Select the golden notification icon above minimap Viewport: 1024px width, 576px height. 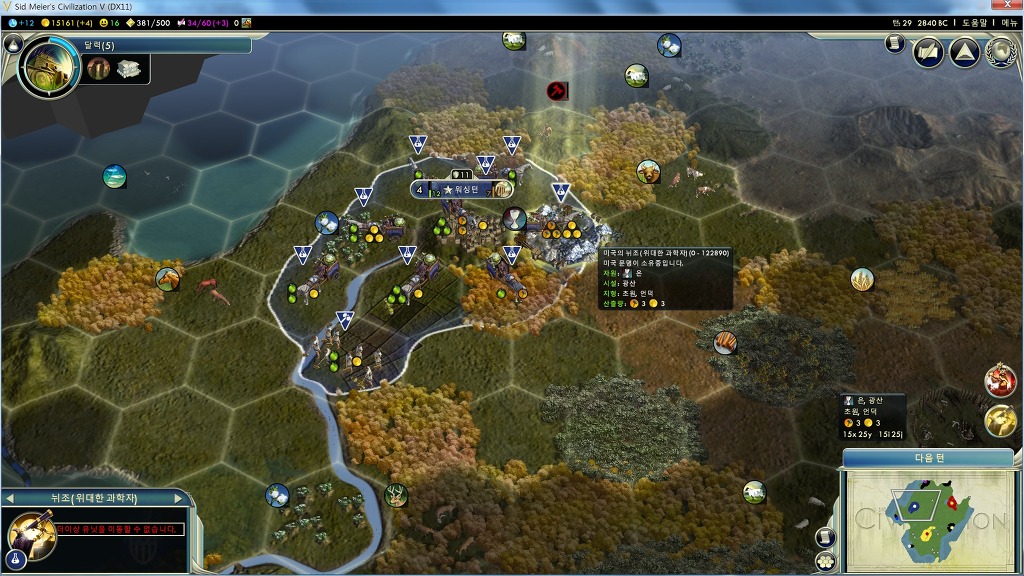999,421
